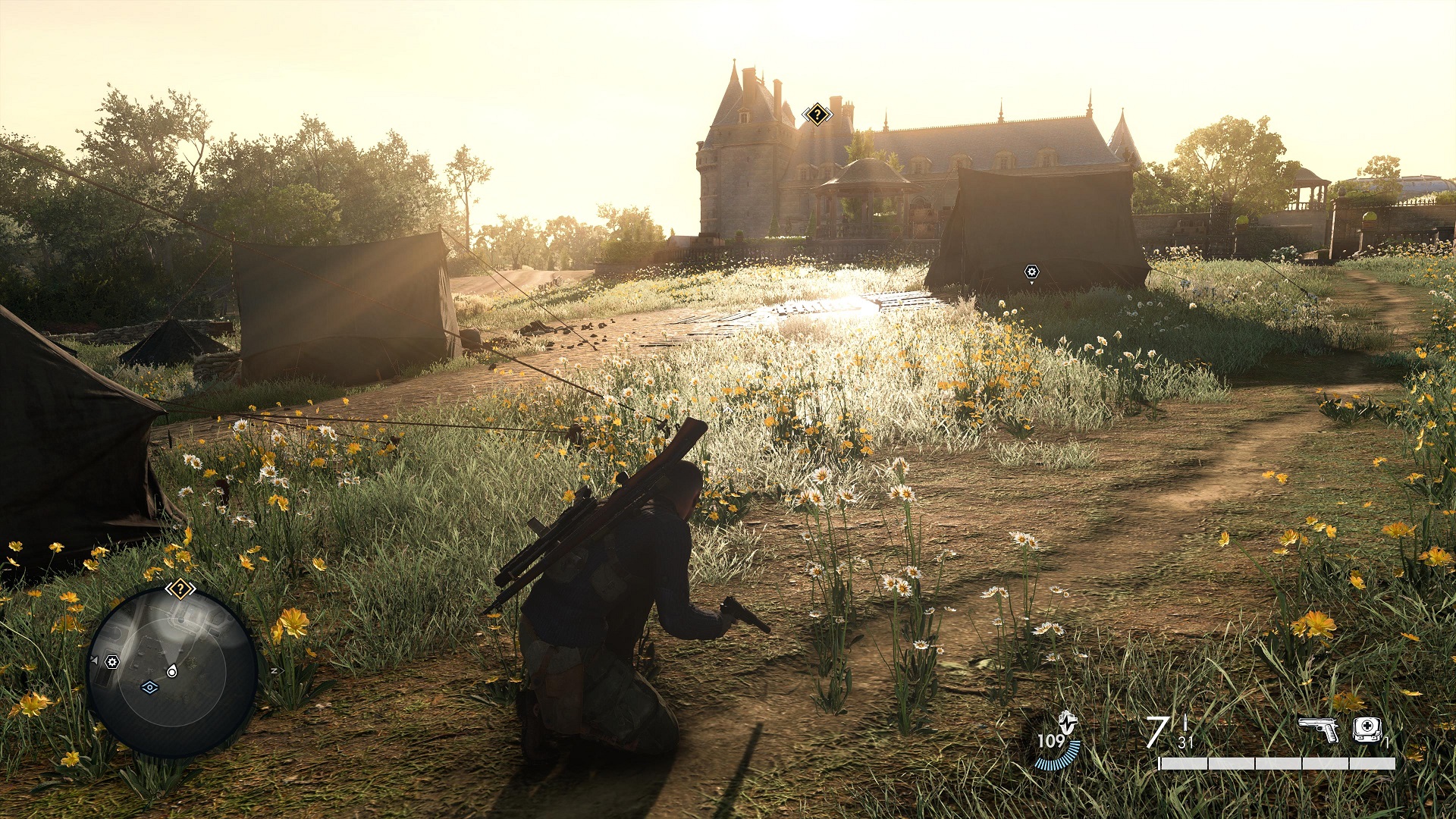Select the gear marker on the minimap
The width and height of the screenshot is (1456, 819).
112,662
